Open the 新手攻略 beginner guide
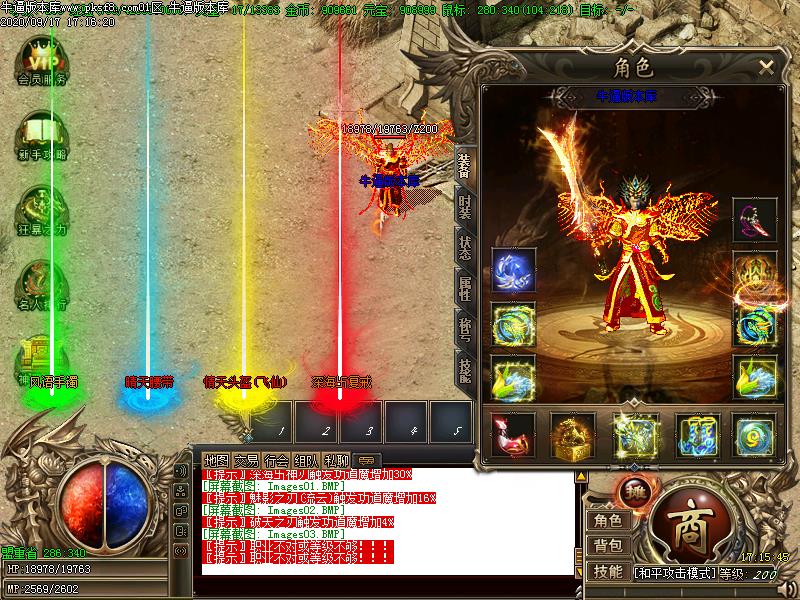800x600 pixels. (41, 134)
